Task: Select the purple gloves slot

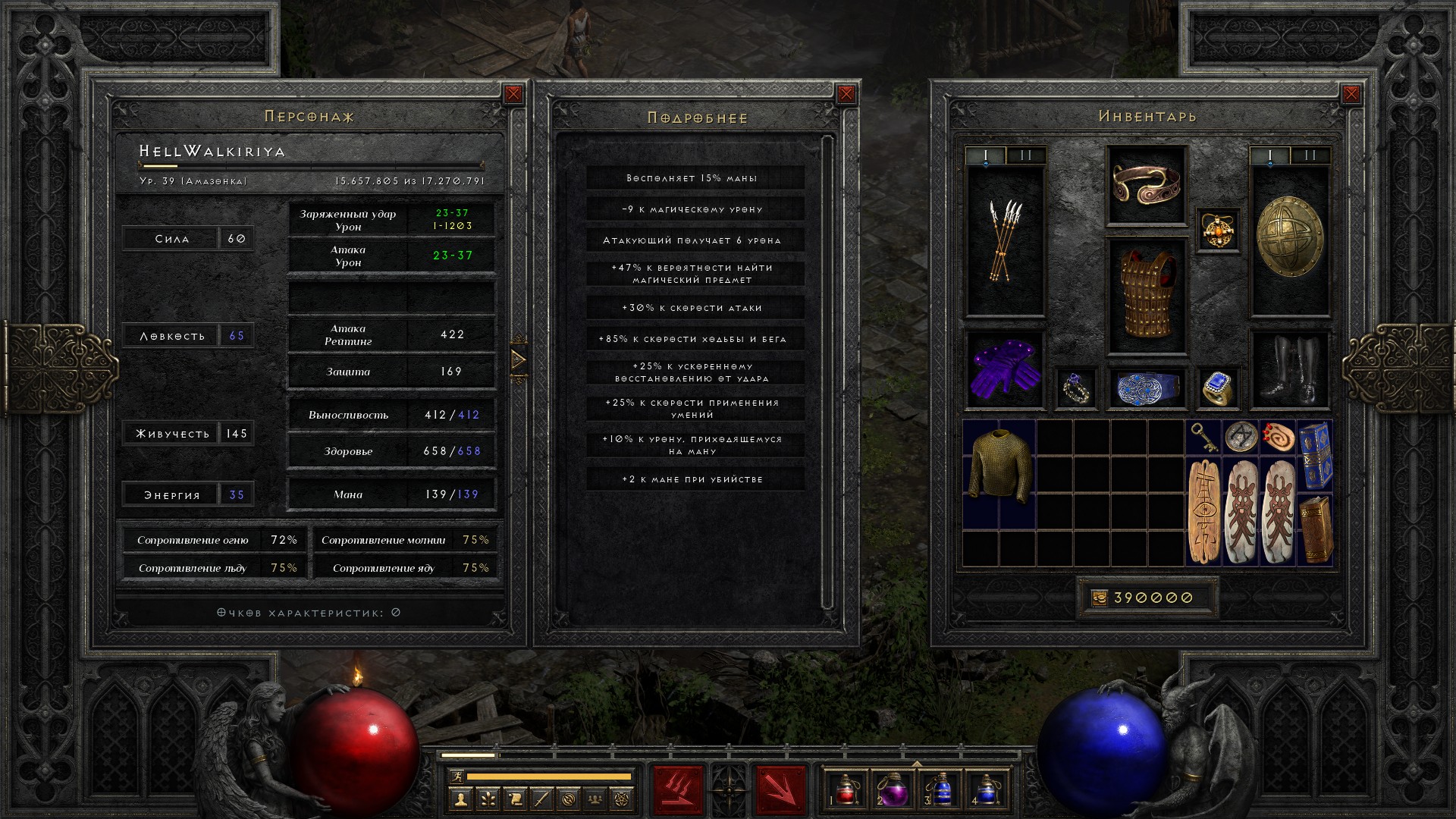Action: pyautogui.click(x=1005, y=371)
